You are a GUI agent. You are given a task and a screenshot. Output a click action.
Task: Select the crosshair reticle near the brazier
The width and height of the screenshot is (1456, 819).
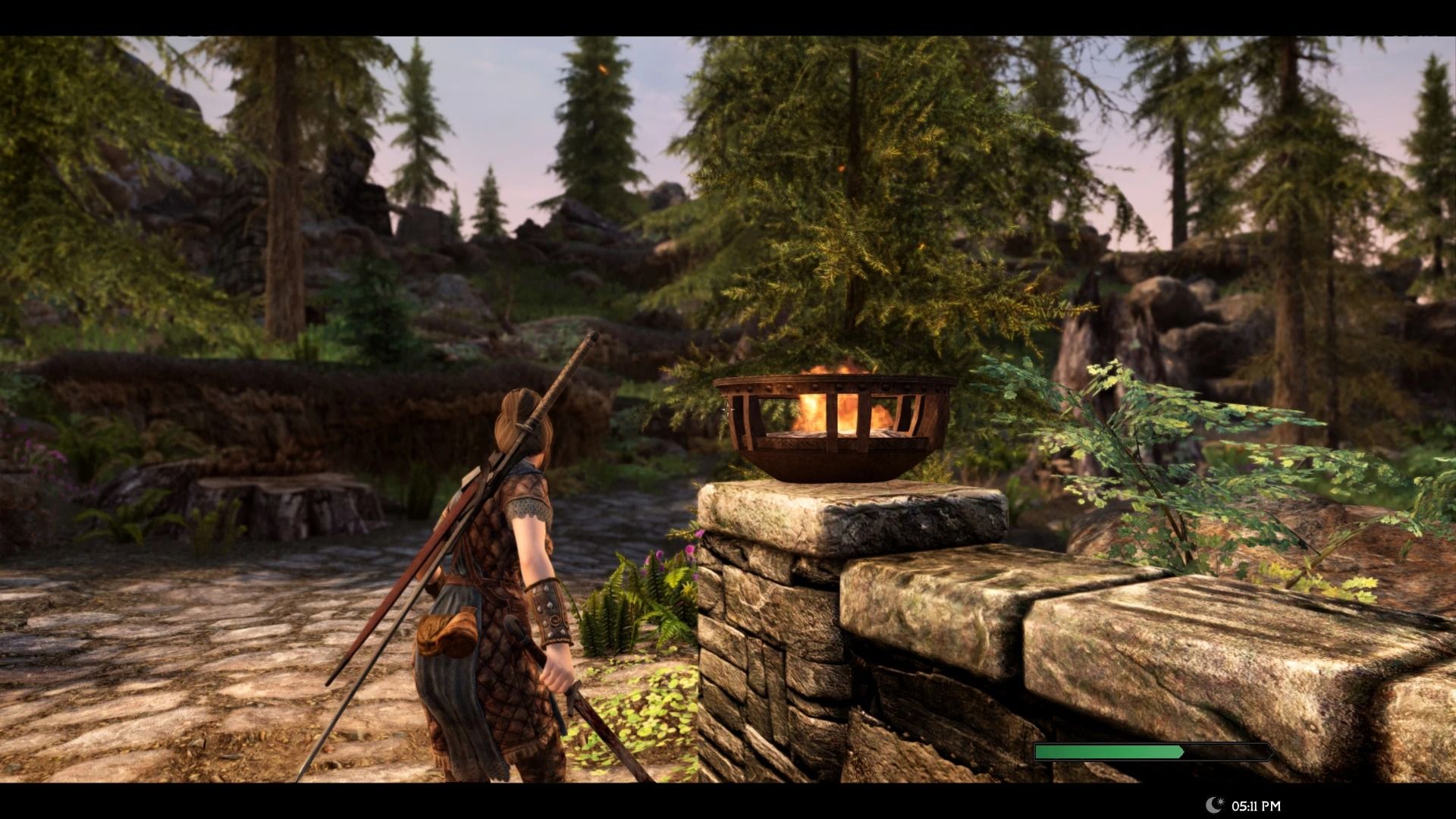726,408
